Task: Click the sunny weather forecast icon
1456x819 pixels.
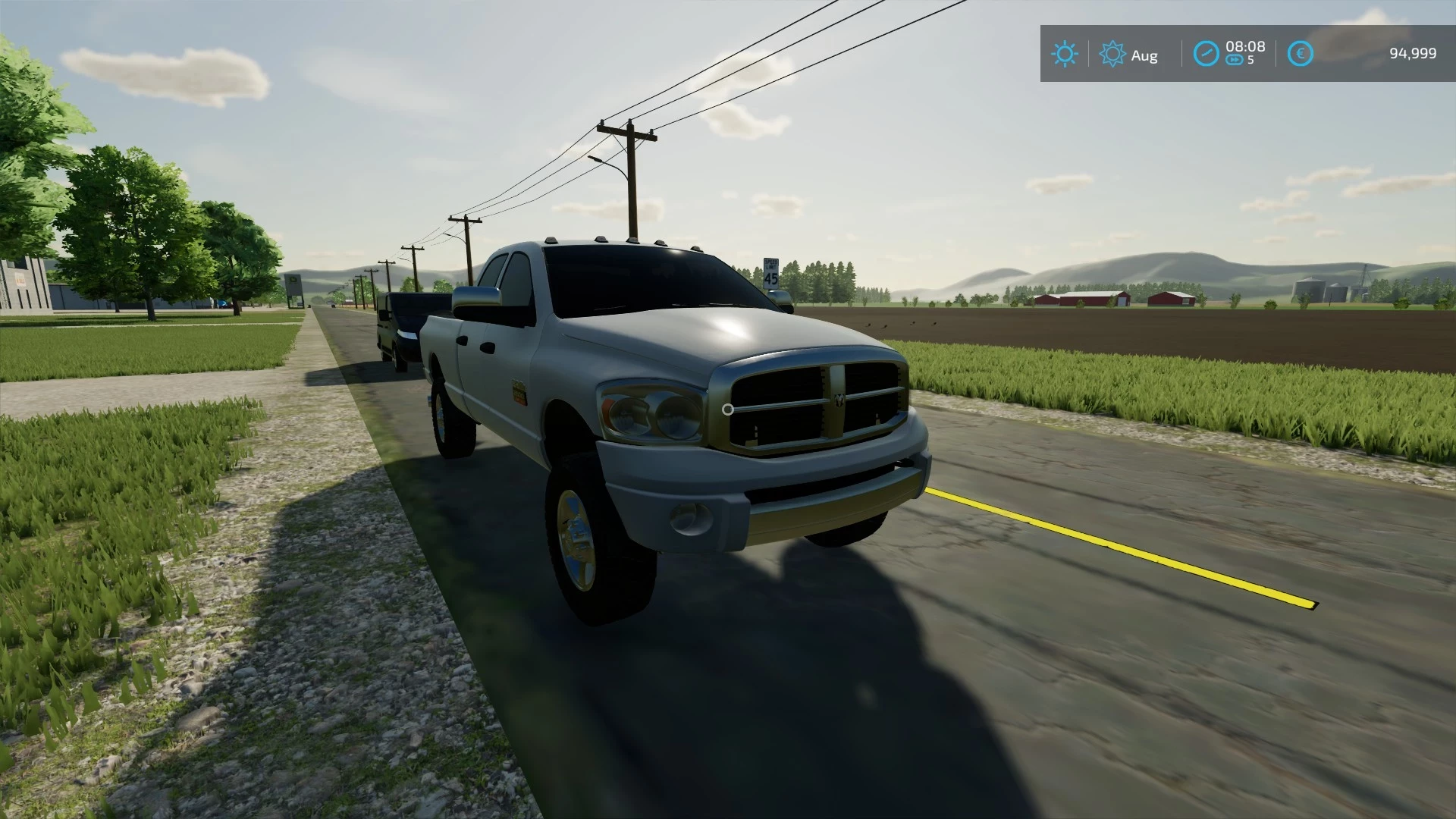Action: [x=1064, y=53]
